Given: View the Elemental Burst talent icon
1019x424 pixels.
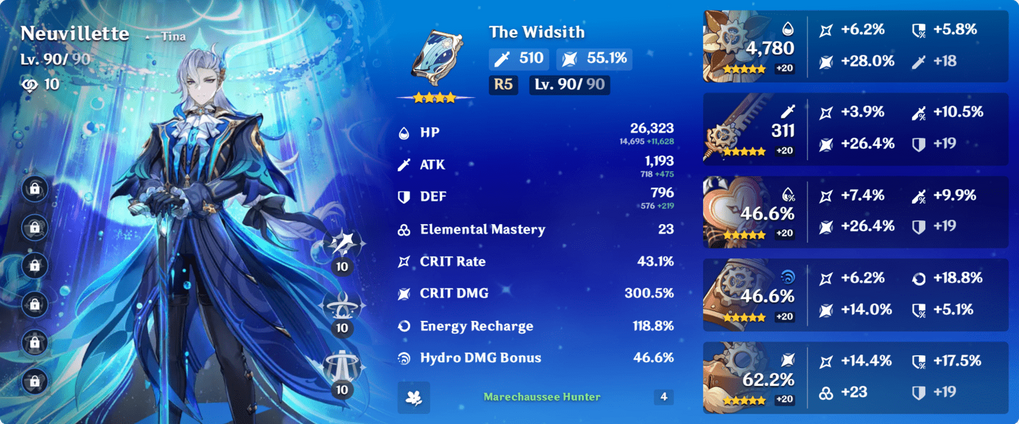Looking at the screenshot, I should (342, 373).
